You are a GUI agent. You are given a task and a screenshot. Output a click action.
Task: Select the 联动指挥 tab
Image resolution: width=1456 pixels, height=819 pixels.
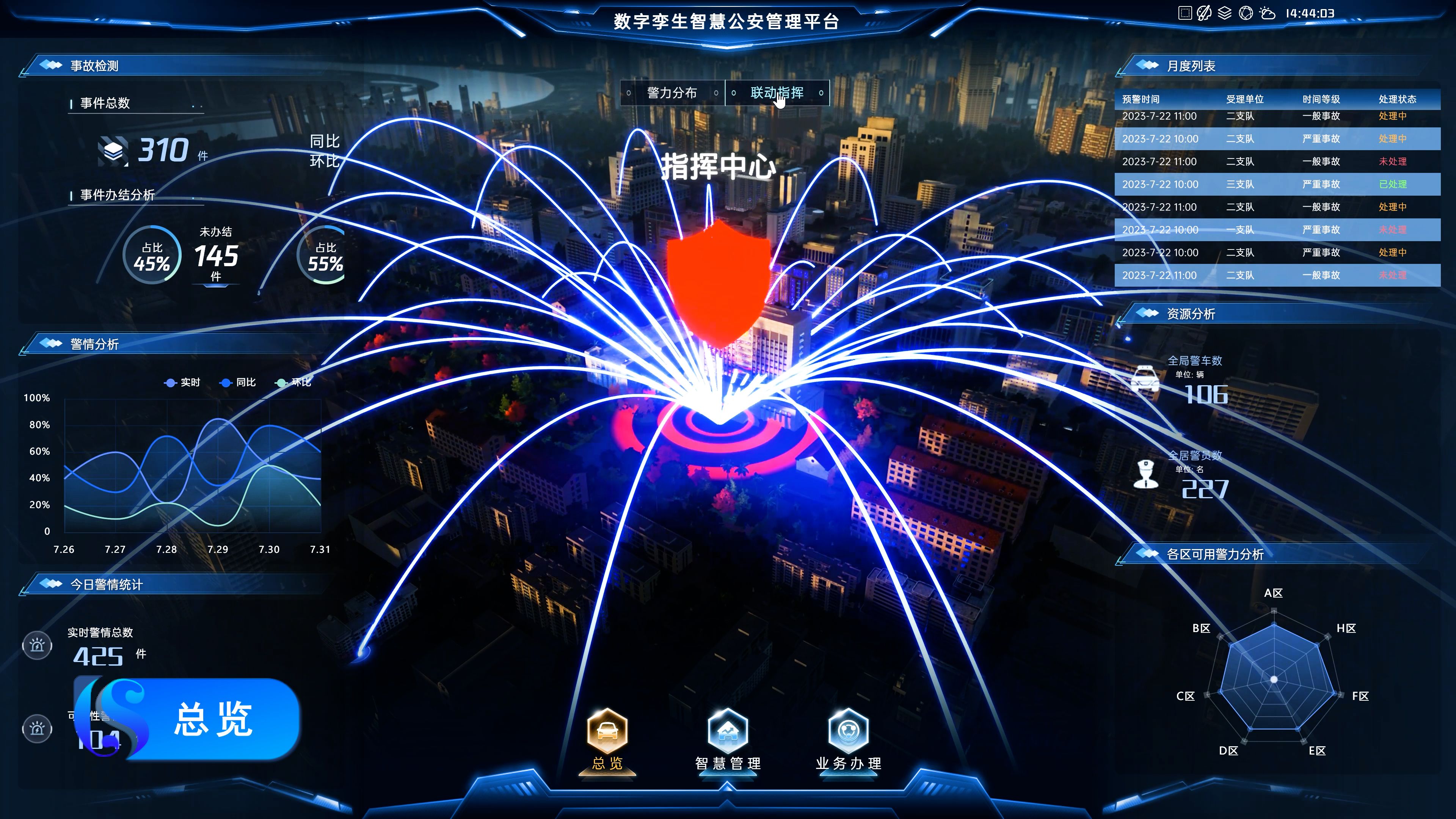[777, 93]
